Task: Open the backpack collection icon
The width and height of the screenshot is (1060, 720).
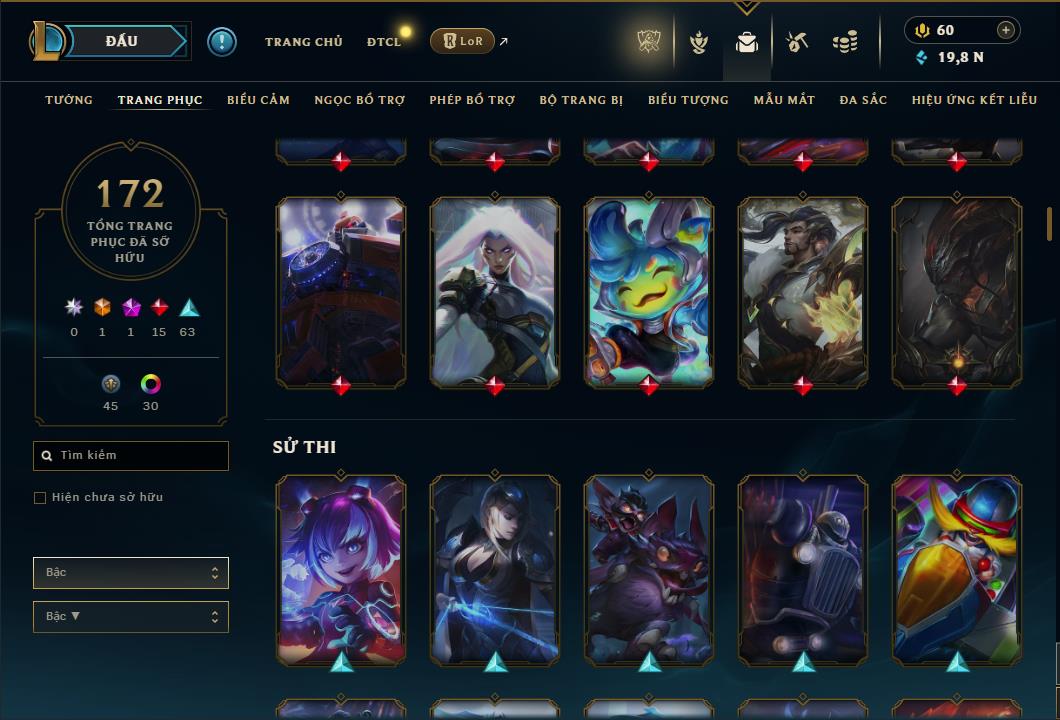Action: click(x=746, y=43)
